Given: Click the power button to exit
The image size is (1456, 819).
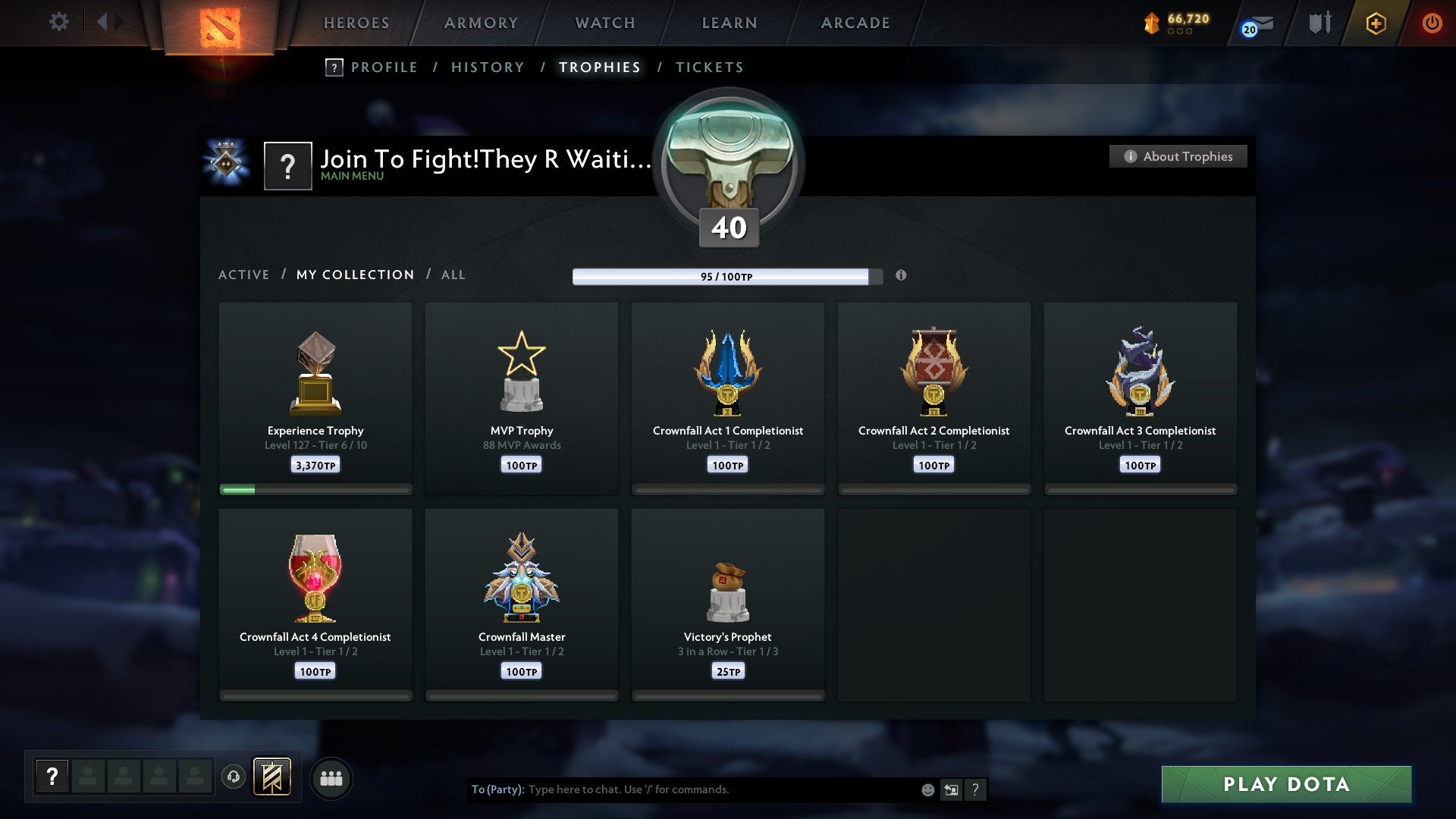Looking at the screenshot, I should point(1432,23).
